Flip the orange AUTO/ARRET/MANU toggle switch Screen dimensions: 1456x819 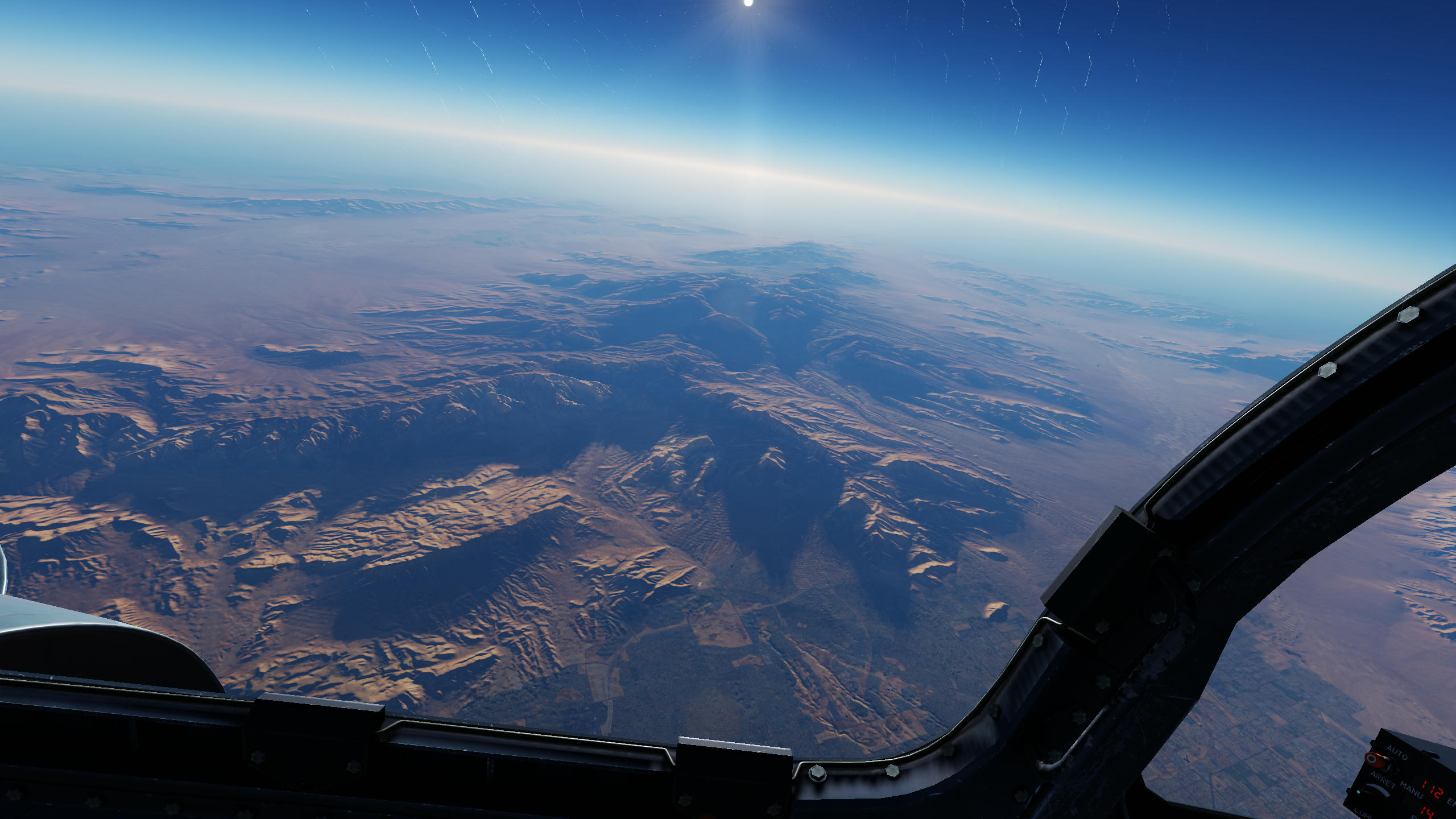[x=1372, y=759]
